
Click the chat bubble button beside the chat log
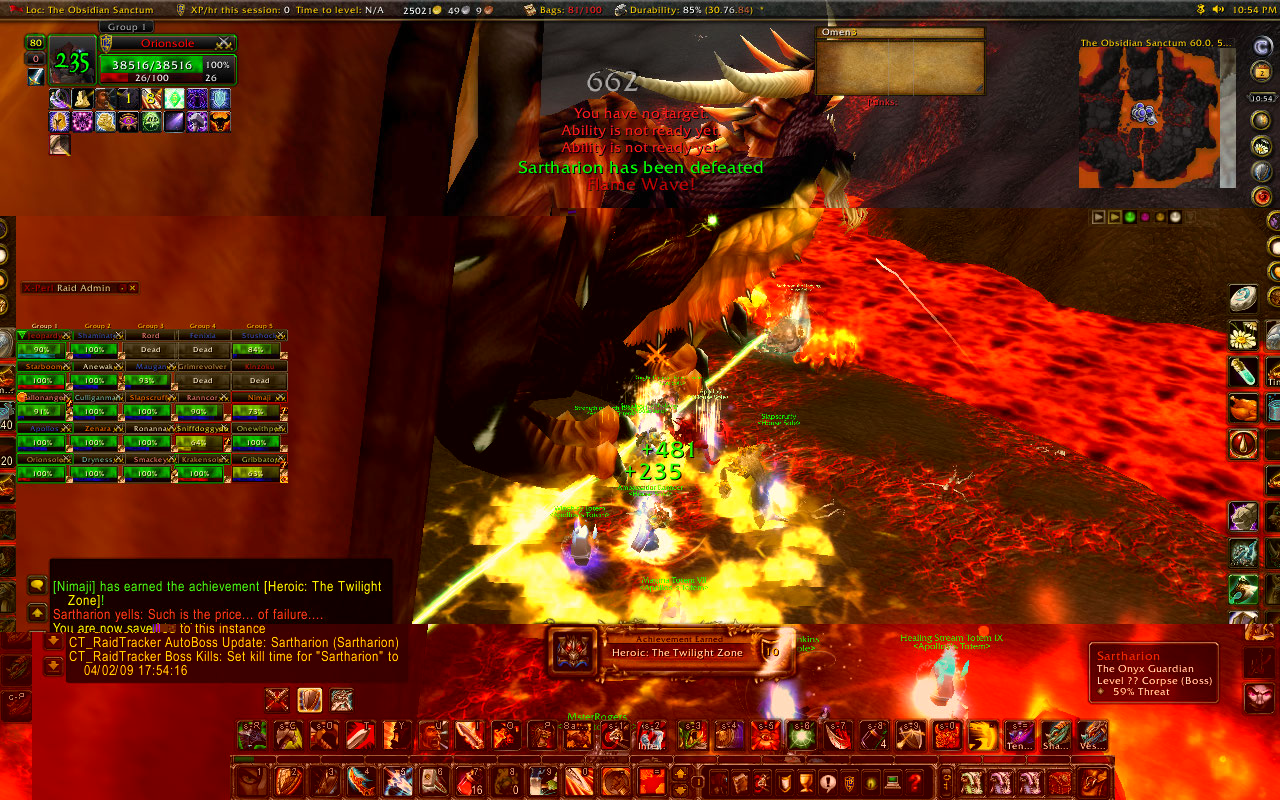37,585
